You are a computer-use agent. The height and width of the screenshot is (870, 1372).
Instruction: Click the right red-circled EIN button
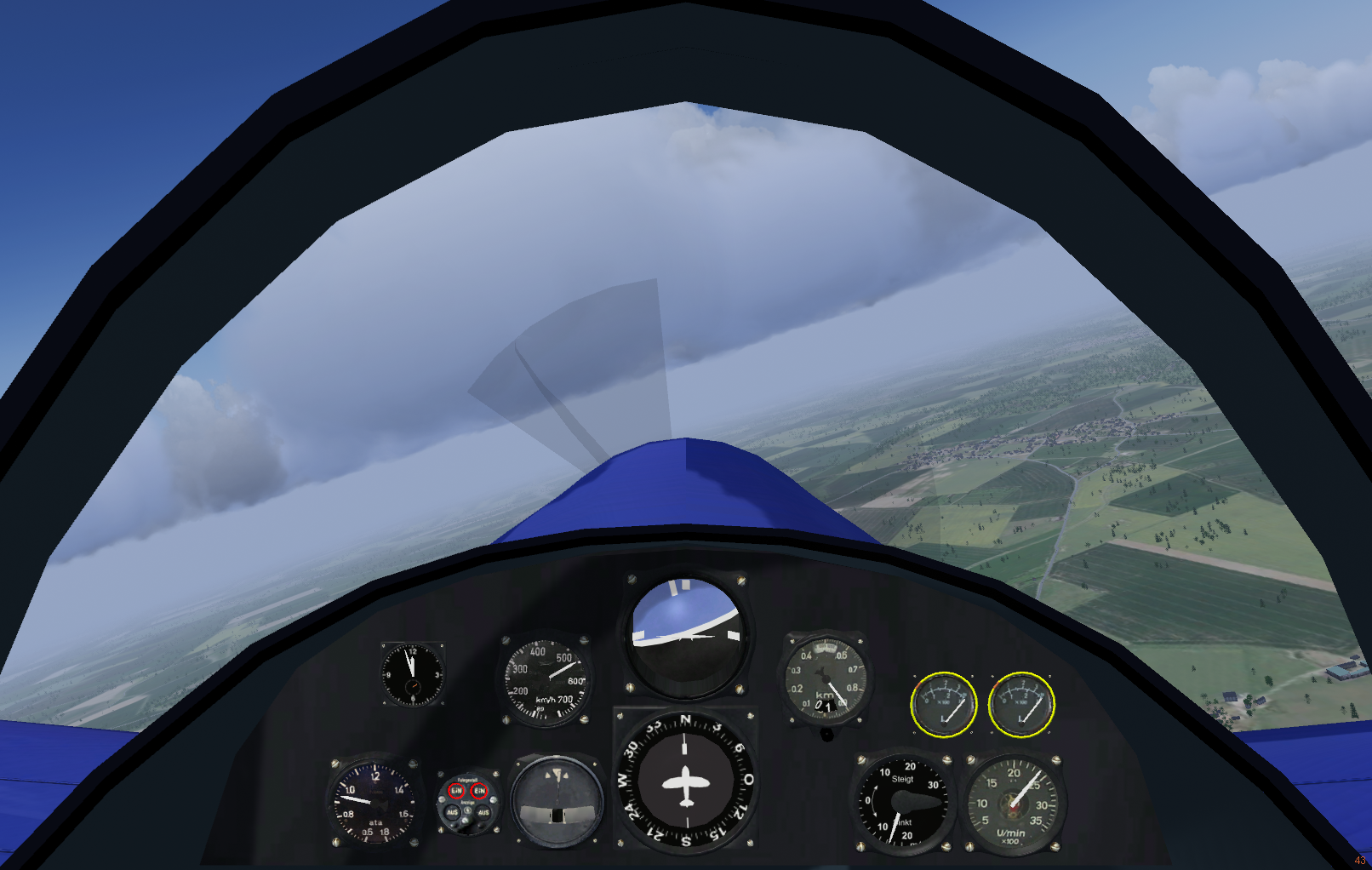point(479,791)
